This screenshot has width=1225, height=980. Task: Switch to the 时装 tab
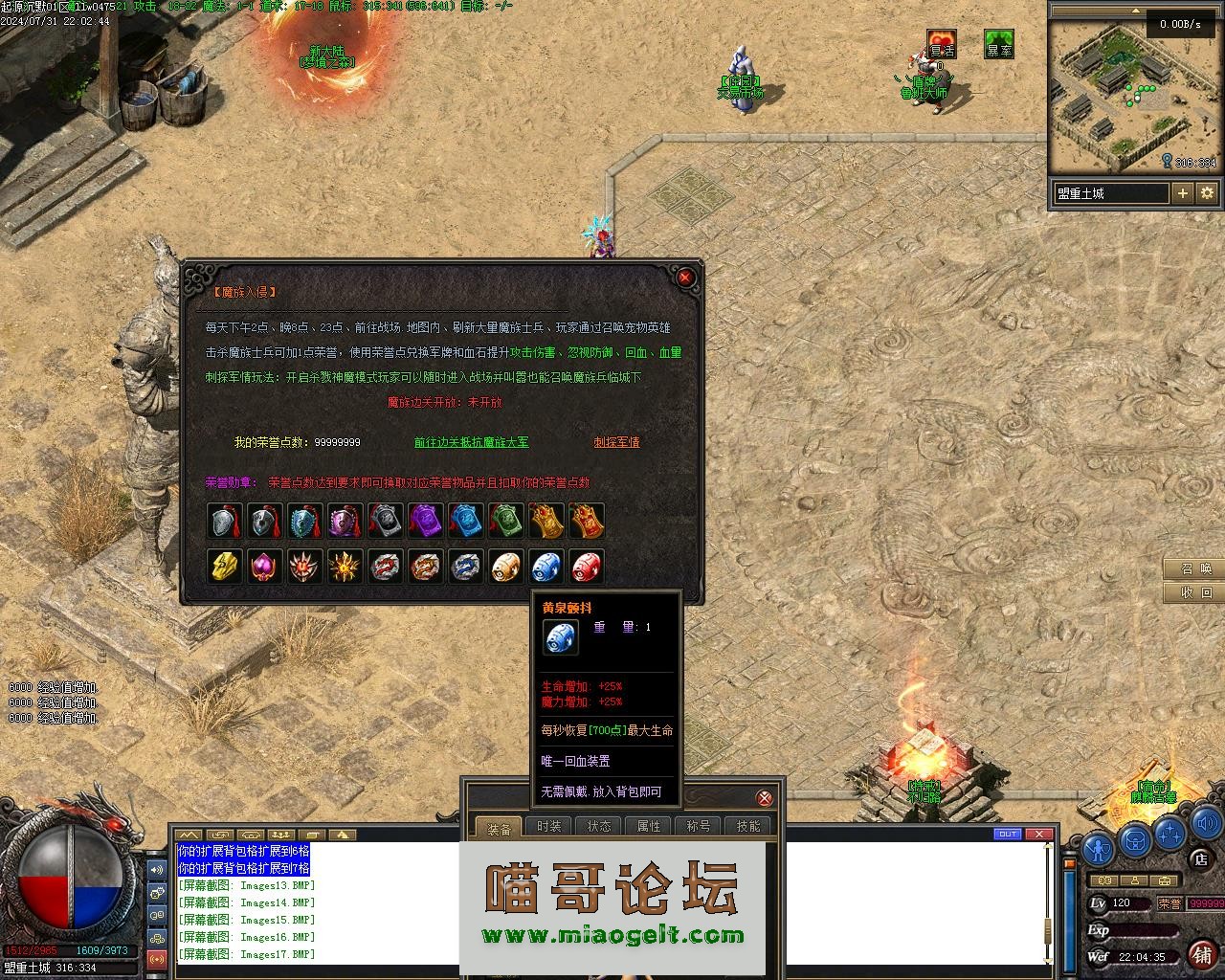click(x=549, y=826)
